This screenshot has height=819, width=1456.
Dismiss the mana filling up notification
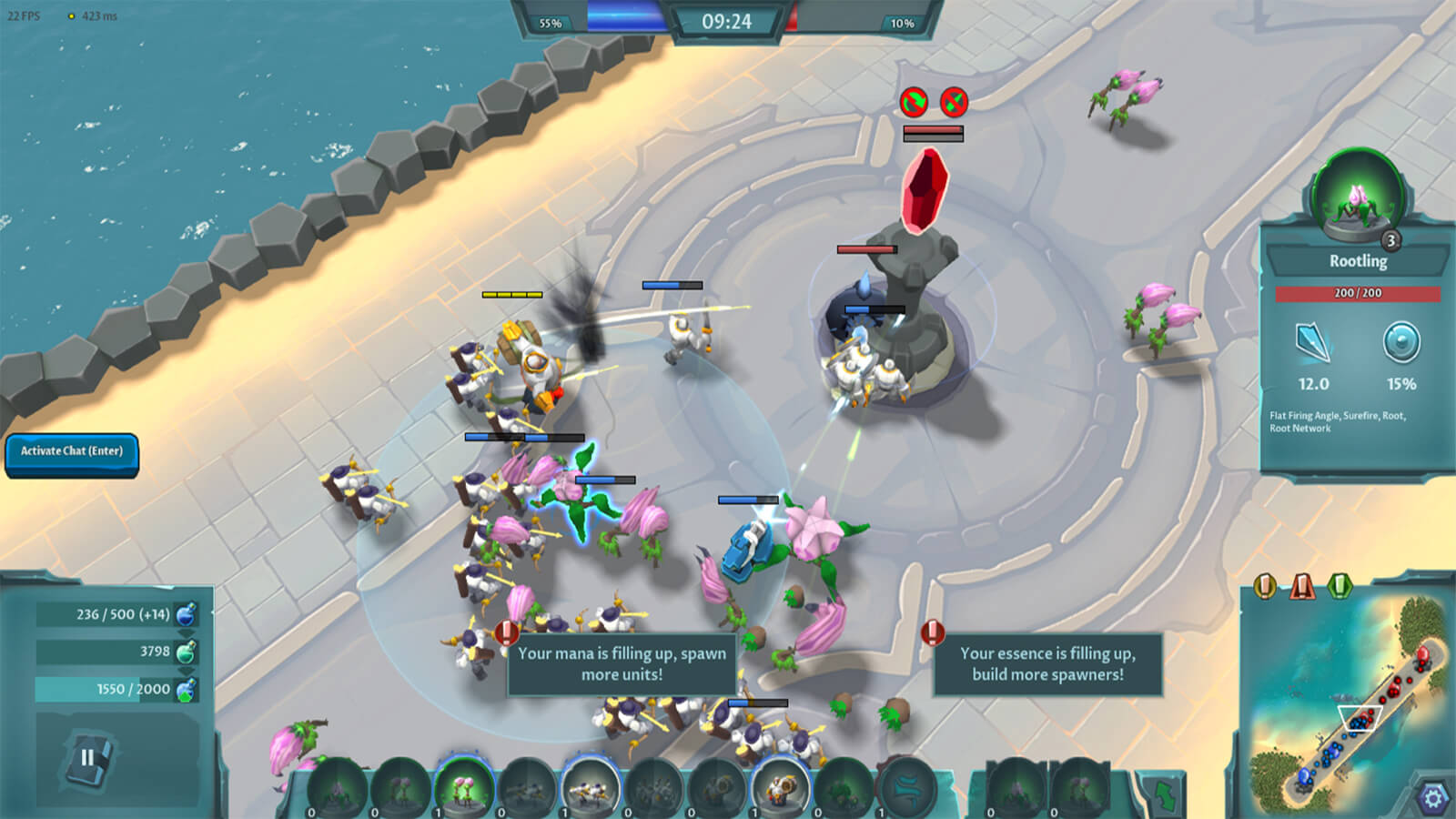(x=622, y=664)
